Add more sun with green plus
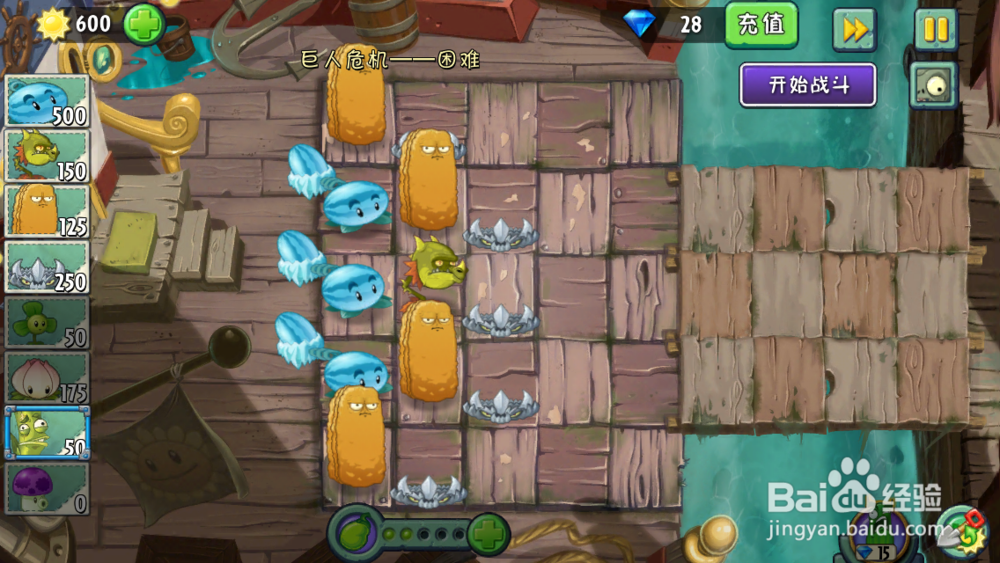 (x=144, y=24)
